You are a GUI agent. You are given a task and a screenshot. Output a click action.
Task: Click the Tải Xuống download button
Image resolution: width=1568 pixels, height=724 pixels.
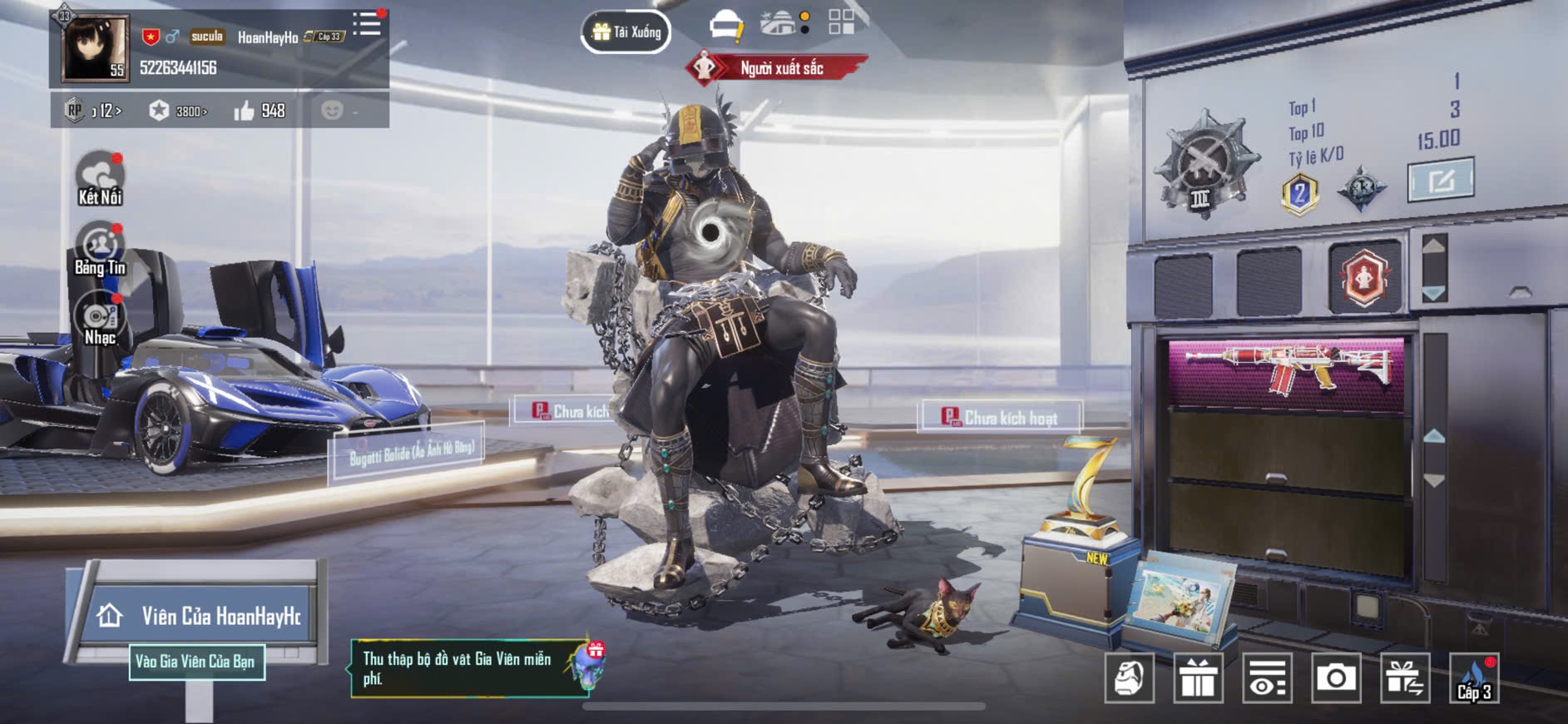626,32
